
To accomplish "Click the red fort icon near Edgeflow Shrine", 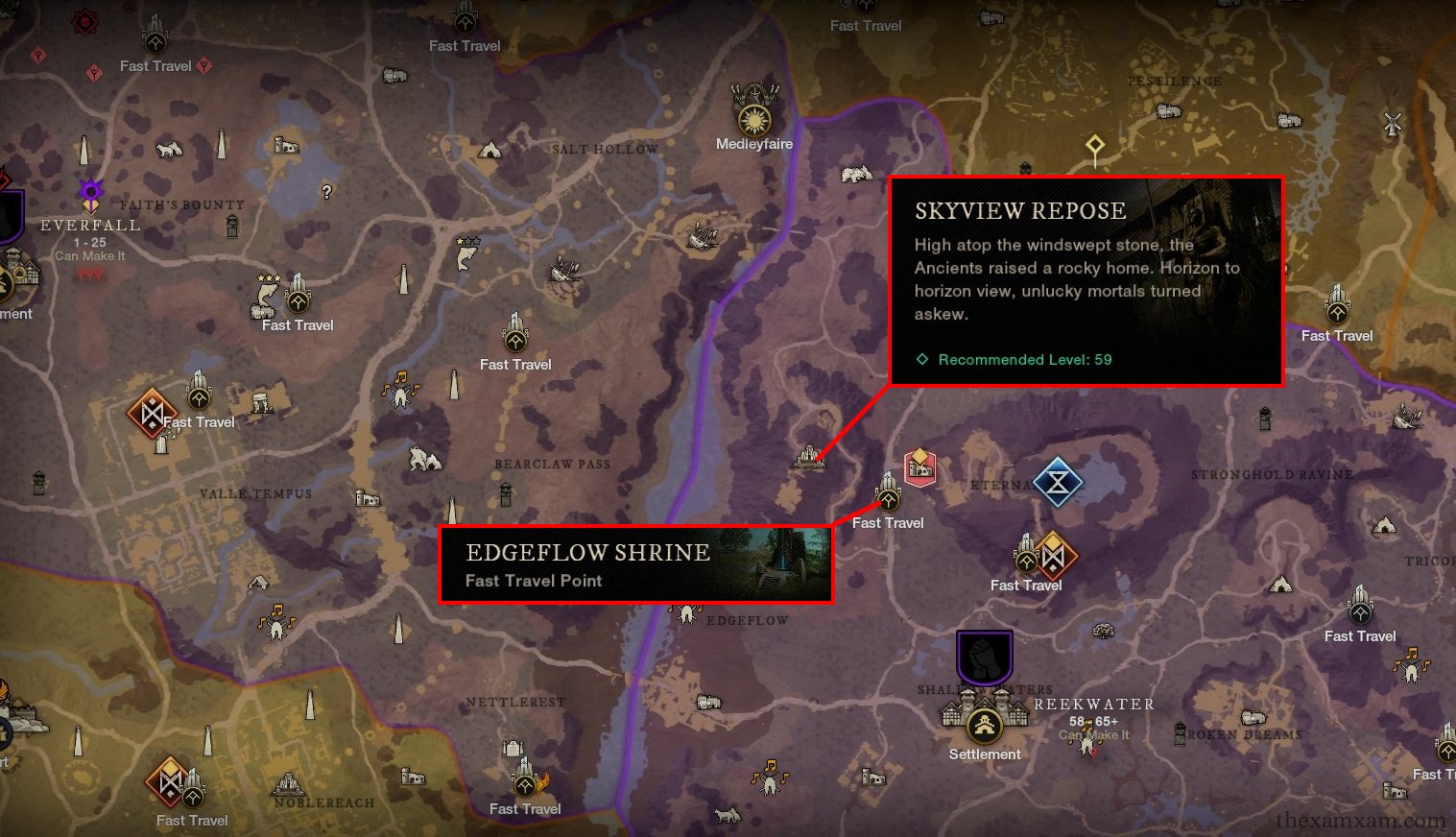I will point(919,467).
